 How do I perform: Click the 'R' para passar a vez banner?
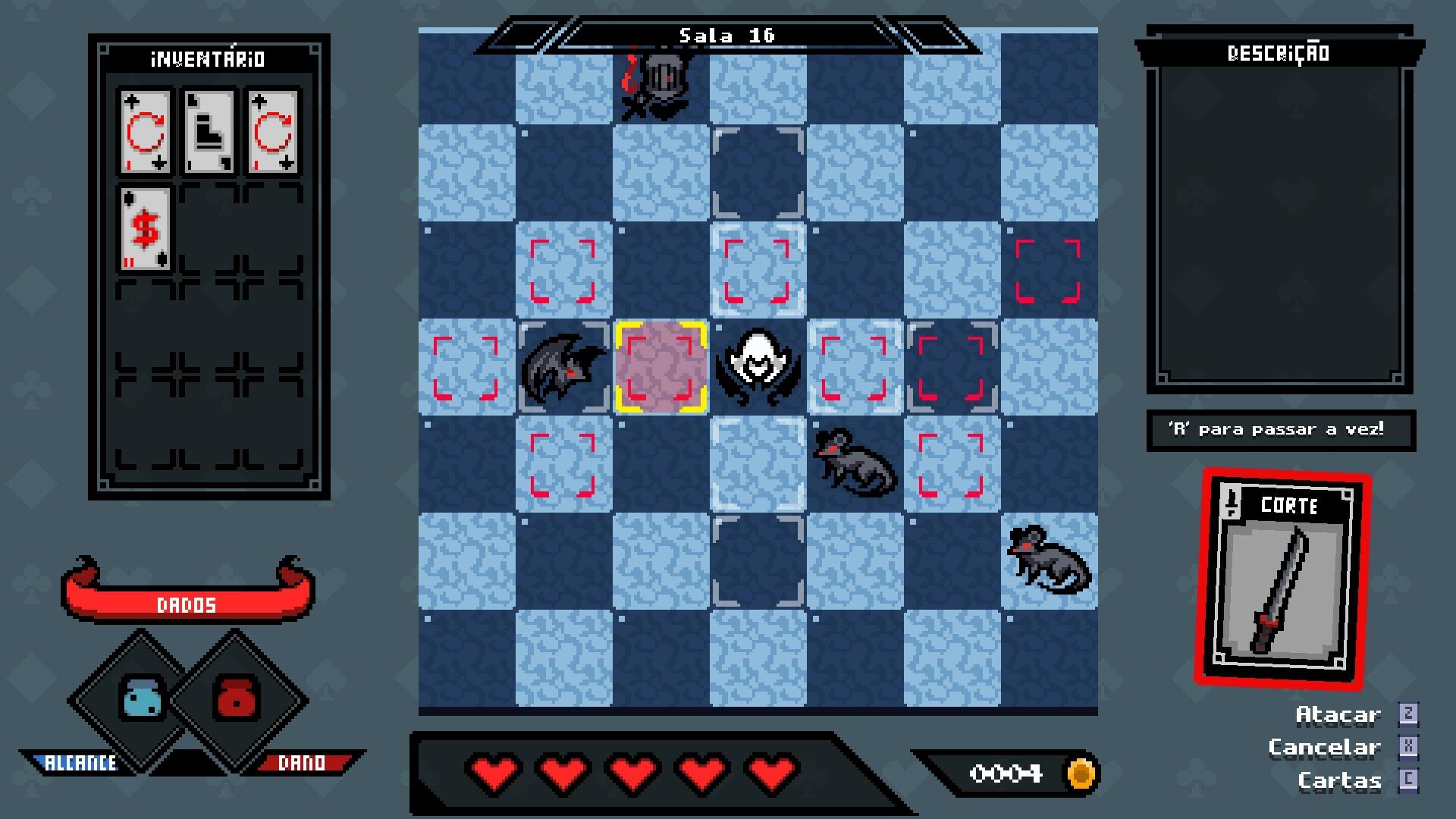pyautogui.click(x=1280, y=429)
